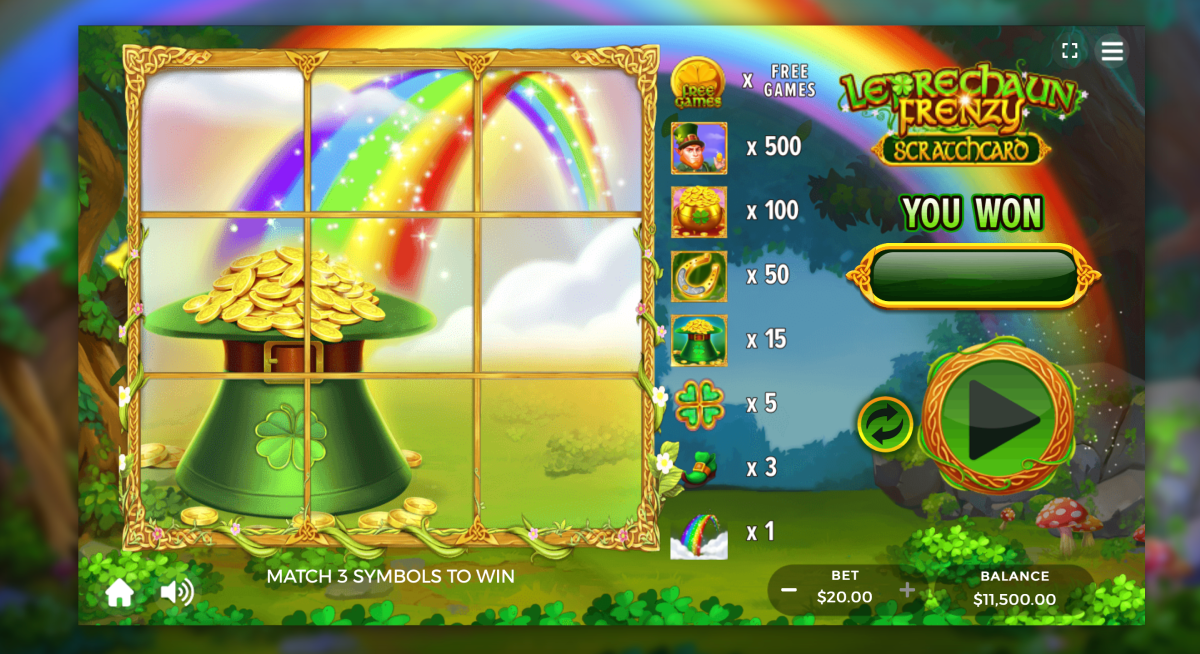Screen dimensions: 1200x654
Task: Mute the sound with the speaker icon
Action: (177, 593)
